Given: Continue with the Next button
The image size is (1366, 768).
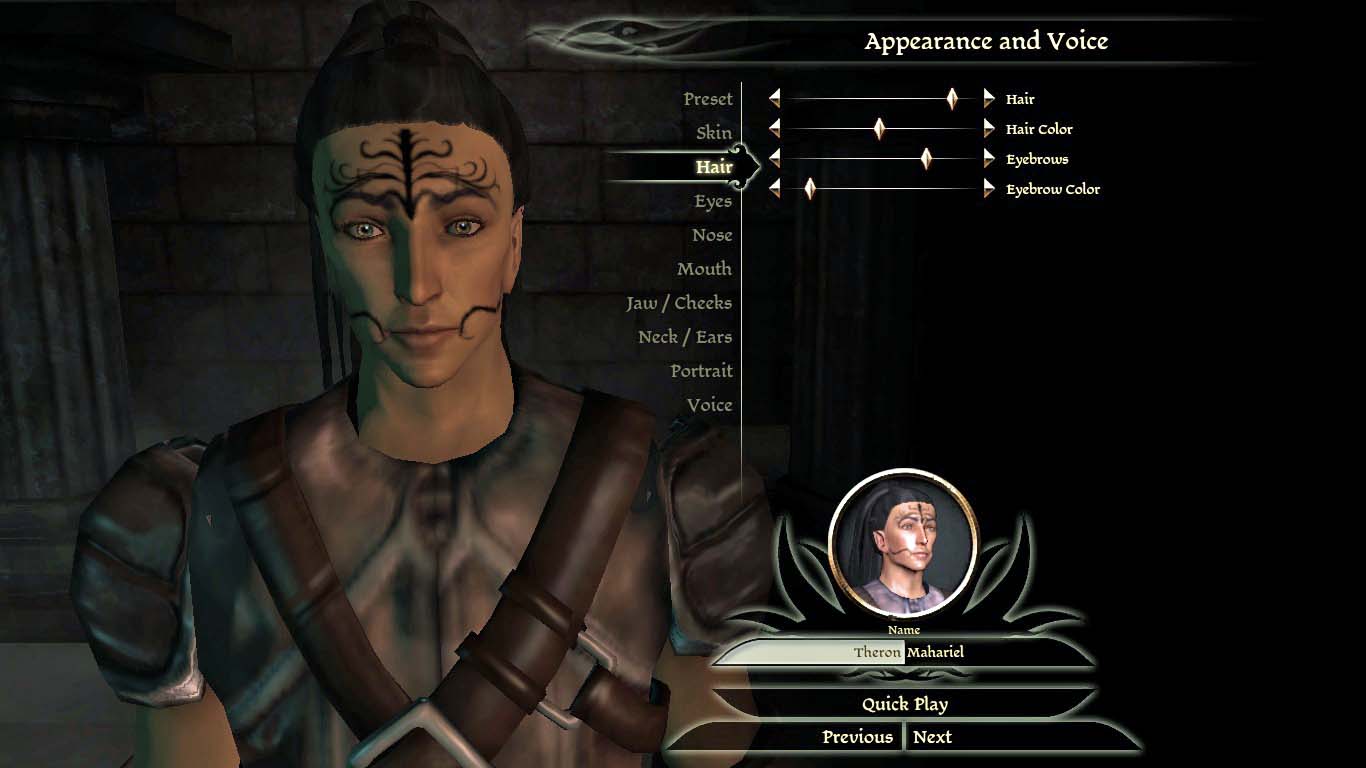Looking at the screenshot, I should click(x=932, y=737).
